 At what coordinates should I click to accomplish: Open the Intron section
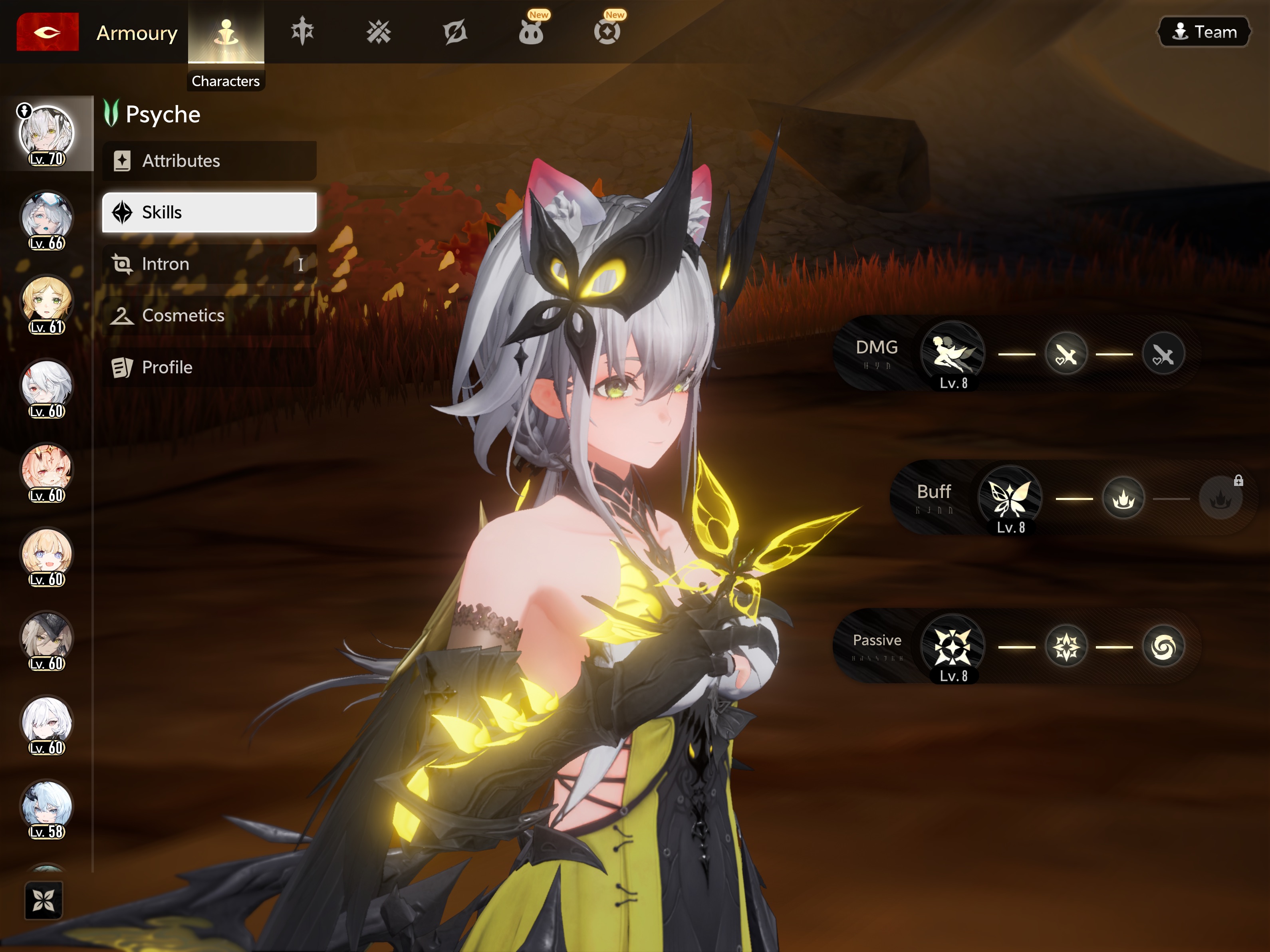210,264
